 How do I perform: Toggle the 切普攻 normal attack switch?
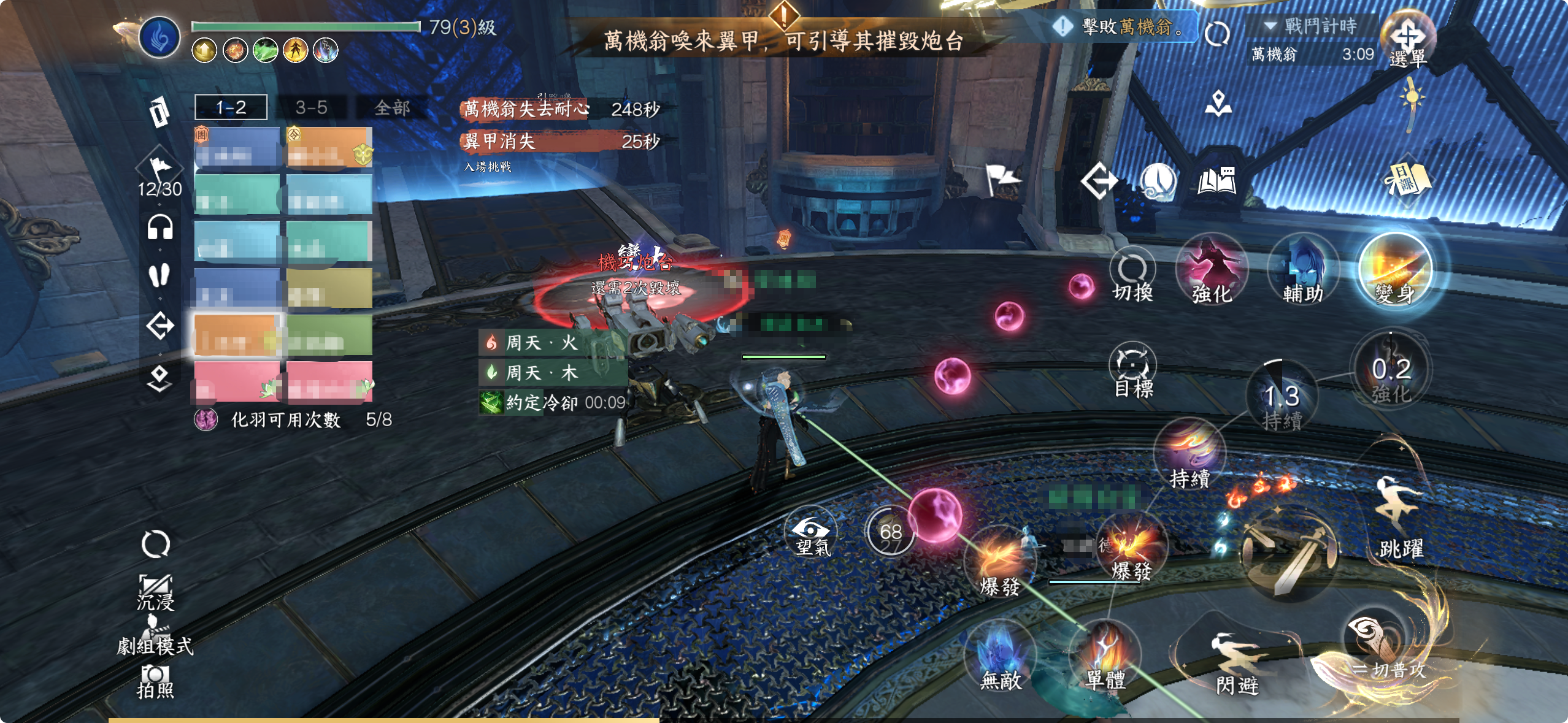(x=1380, y=650)
